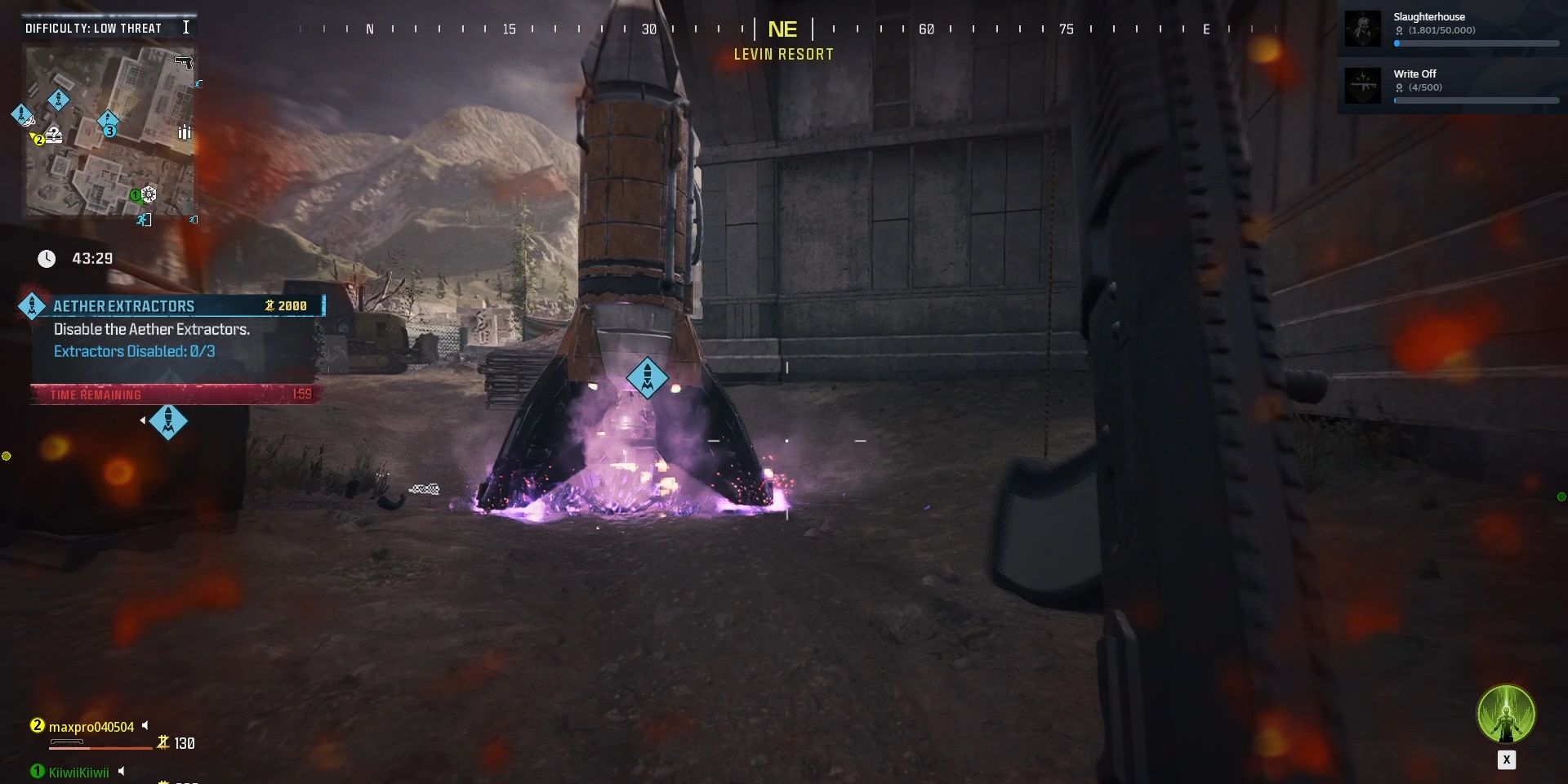Click the exfil runner icon on the minimap

(145, 220)
